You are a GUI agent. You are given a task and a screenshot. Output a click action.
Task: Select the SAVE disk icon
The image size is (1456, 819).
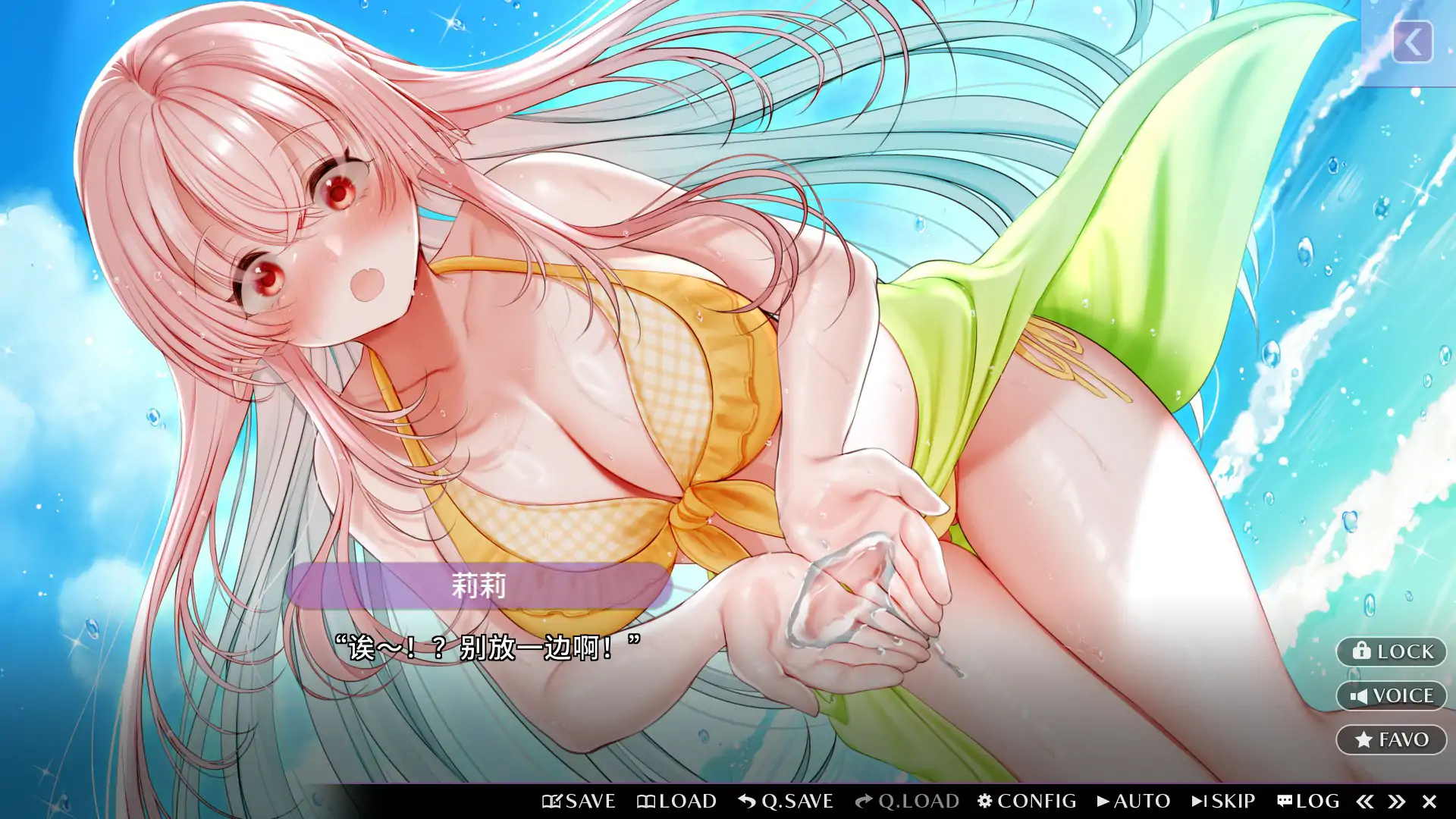click(x=553, y=800)
